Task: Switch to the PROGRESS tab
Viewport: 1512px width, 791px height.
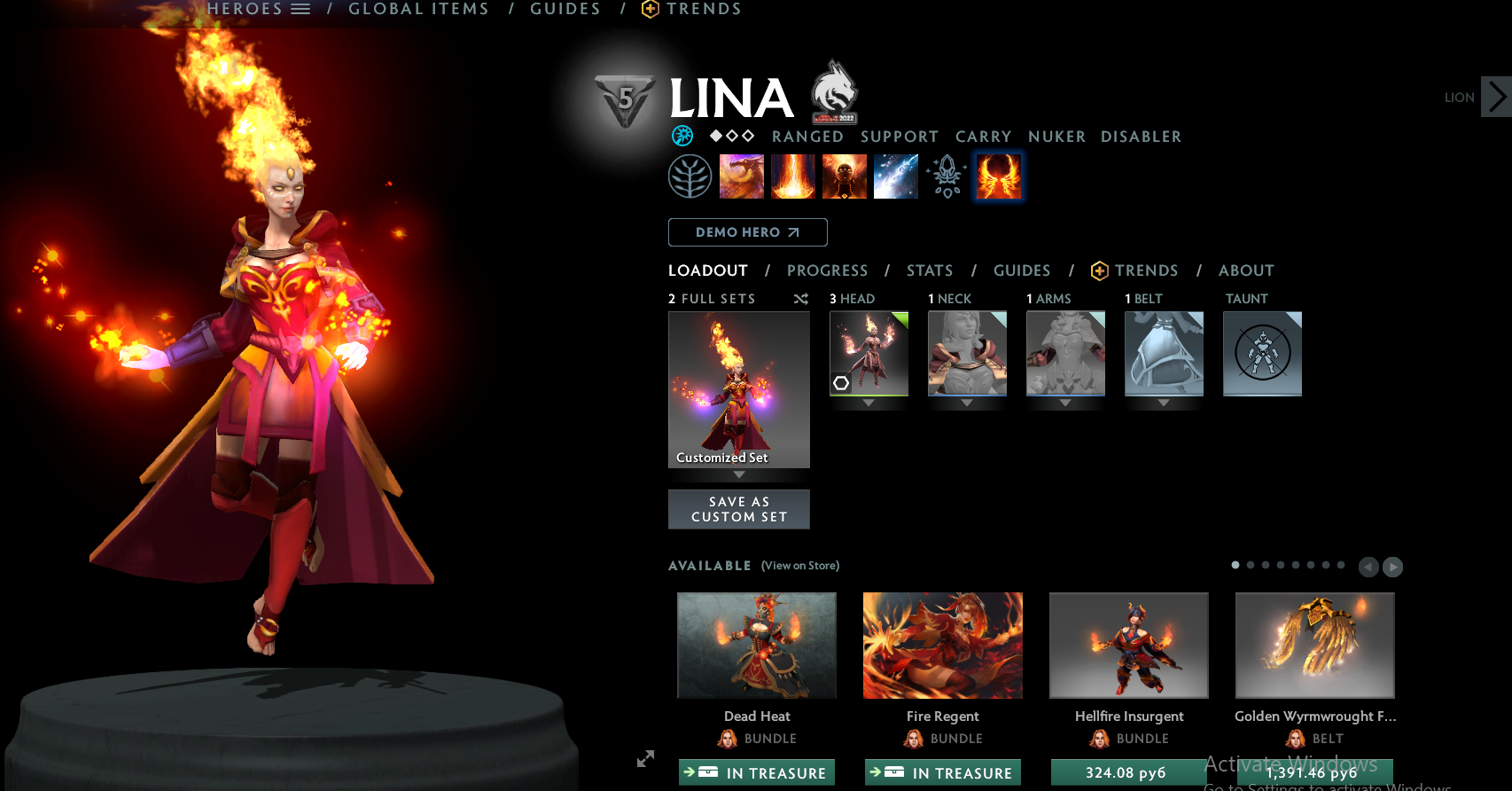Action: (x=827, y=270)
